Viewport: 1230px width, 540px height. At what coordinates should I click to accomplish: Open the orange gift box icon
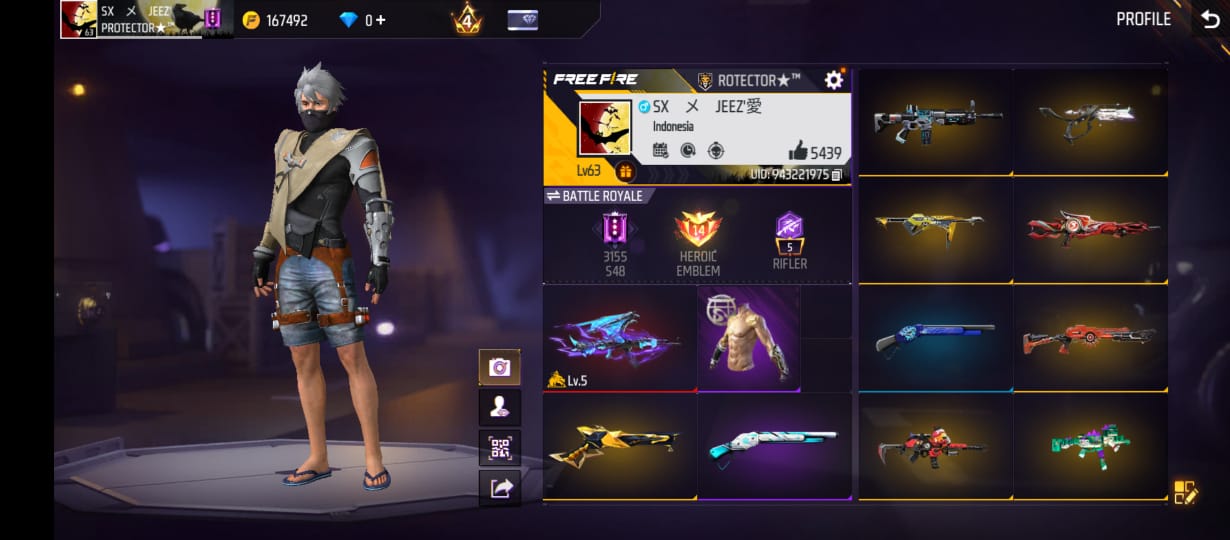(626, 171)
